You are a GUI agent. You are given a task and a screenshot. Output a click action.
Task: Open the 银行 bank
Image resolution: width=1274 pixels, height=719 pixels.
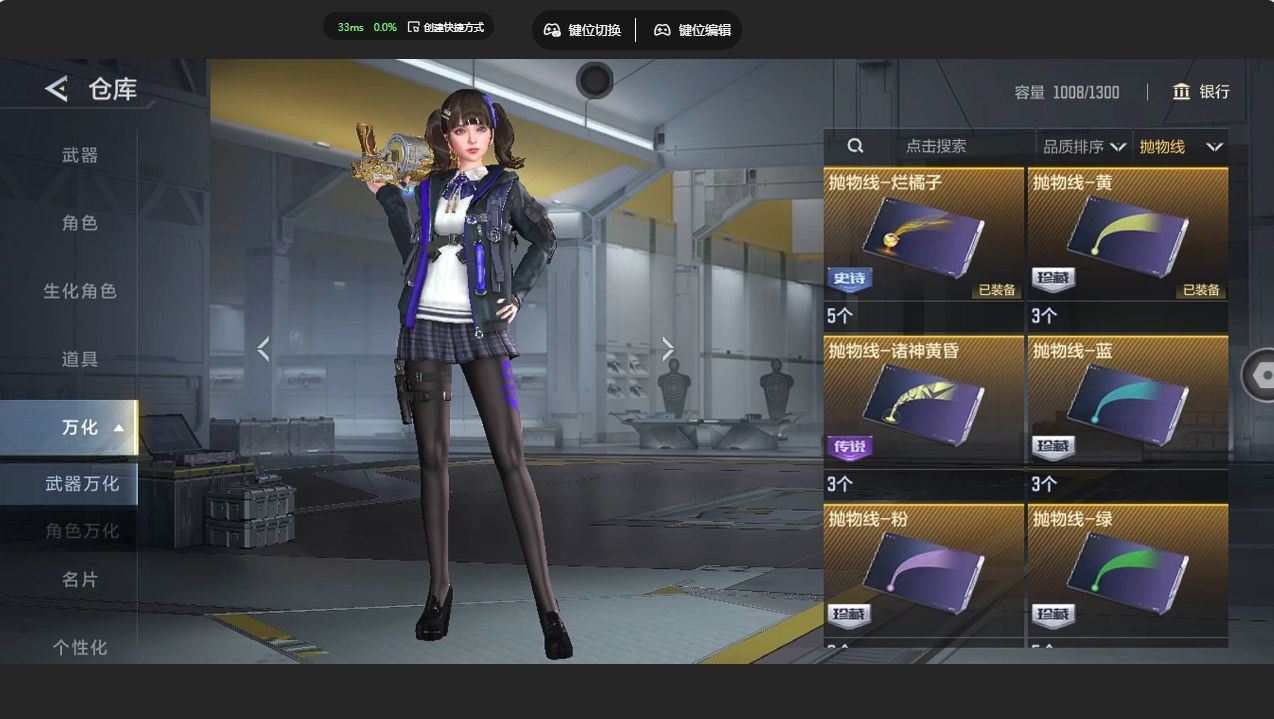click(1201, 92)
